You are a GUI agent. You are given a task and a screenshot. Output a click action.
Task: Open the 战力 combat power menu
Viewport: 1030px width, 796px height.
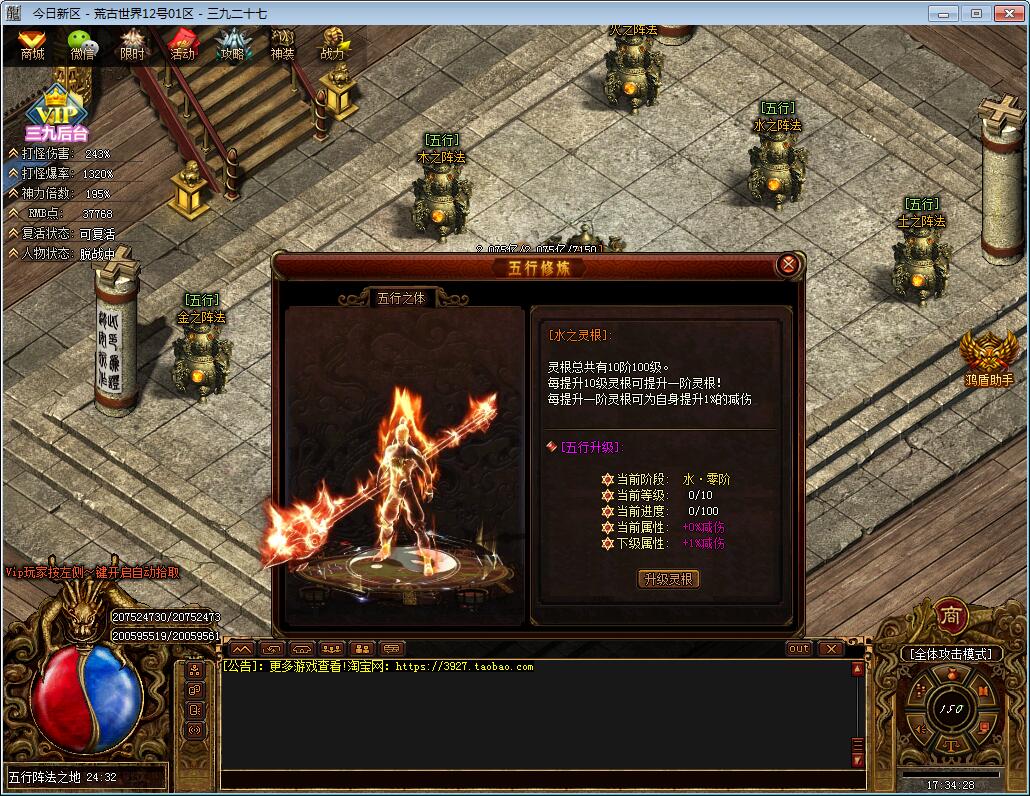[332, 44]
